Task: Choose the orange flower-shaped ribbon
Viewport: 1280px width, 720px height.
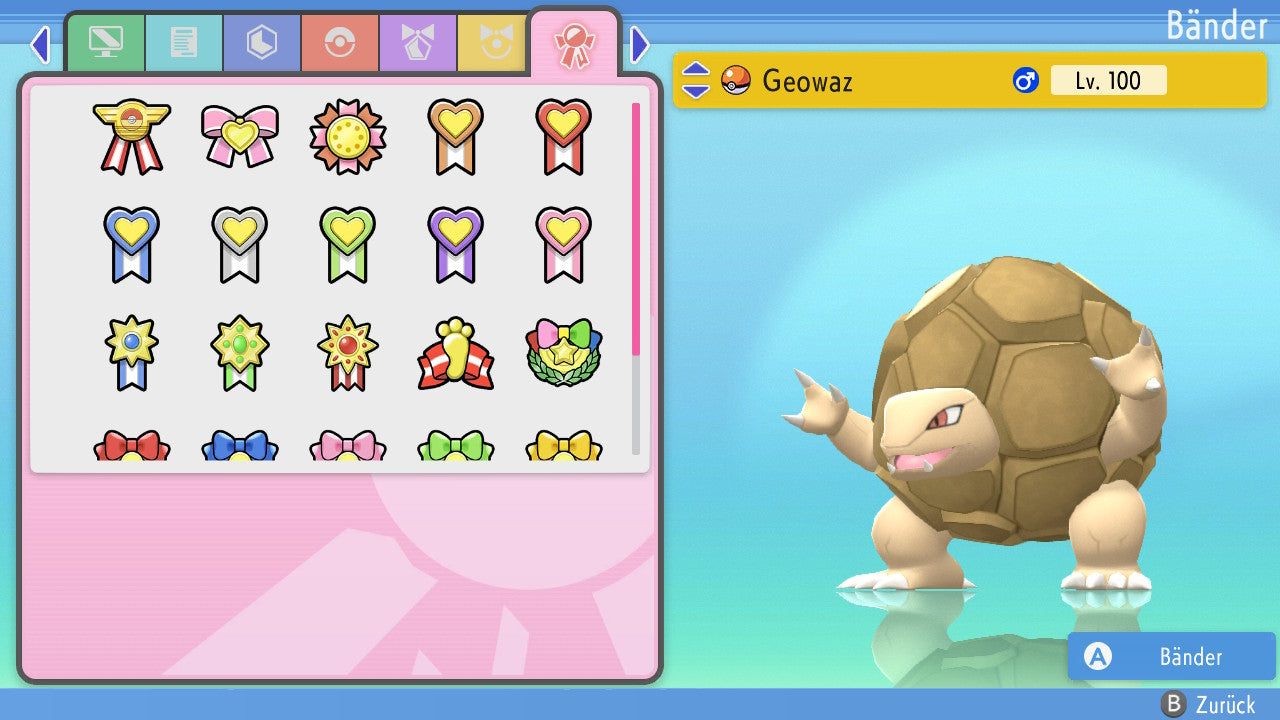Action: 348,136
